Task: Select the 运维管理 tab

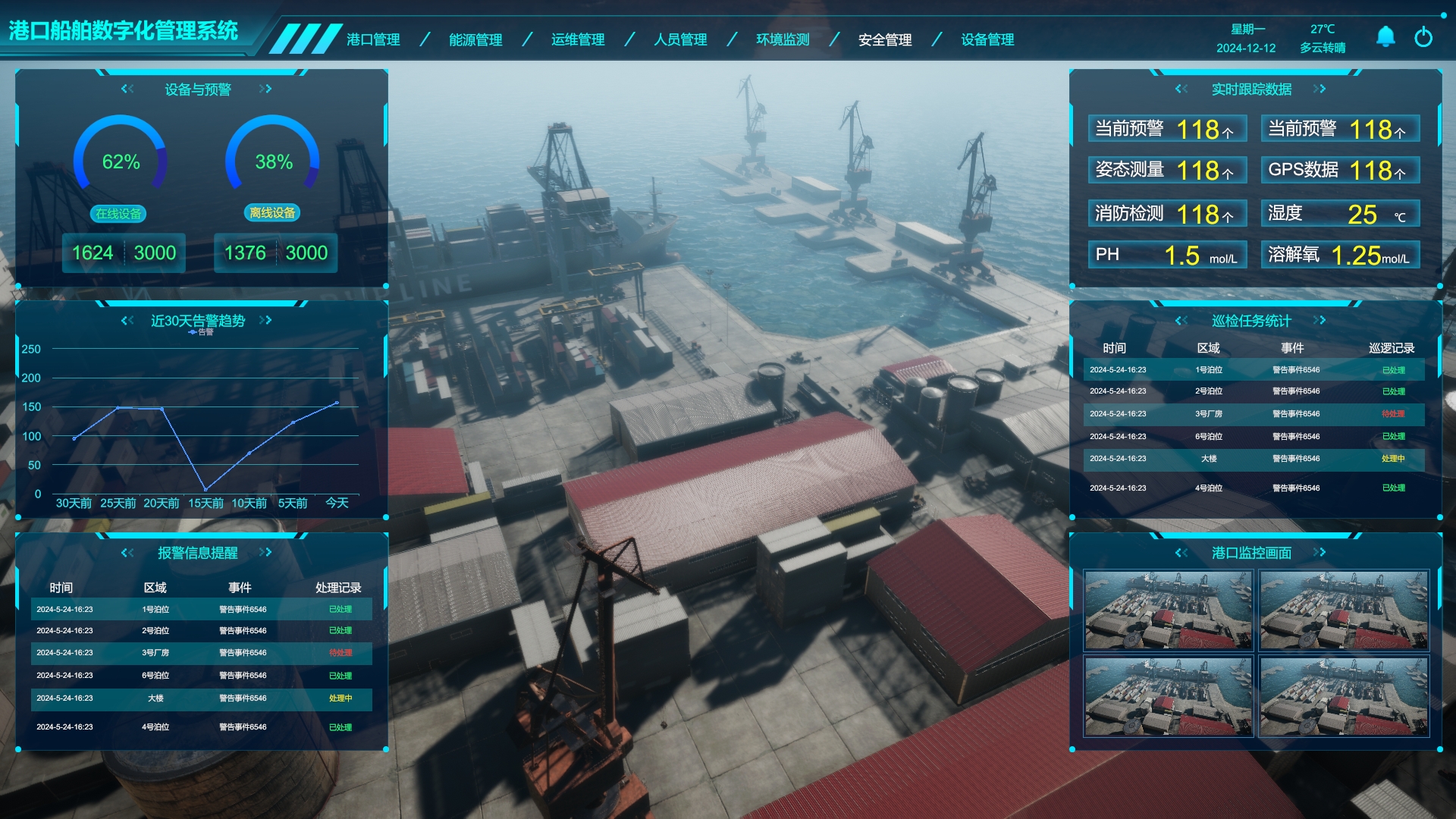Action: [x=578, y=39]
